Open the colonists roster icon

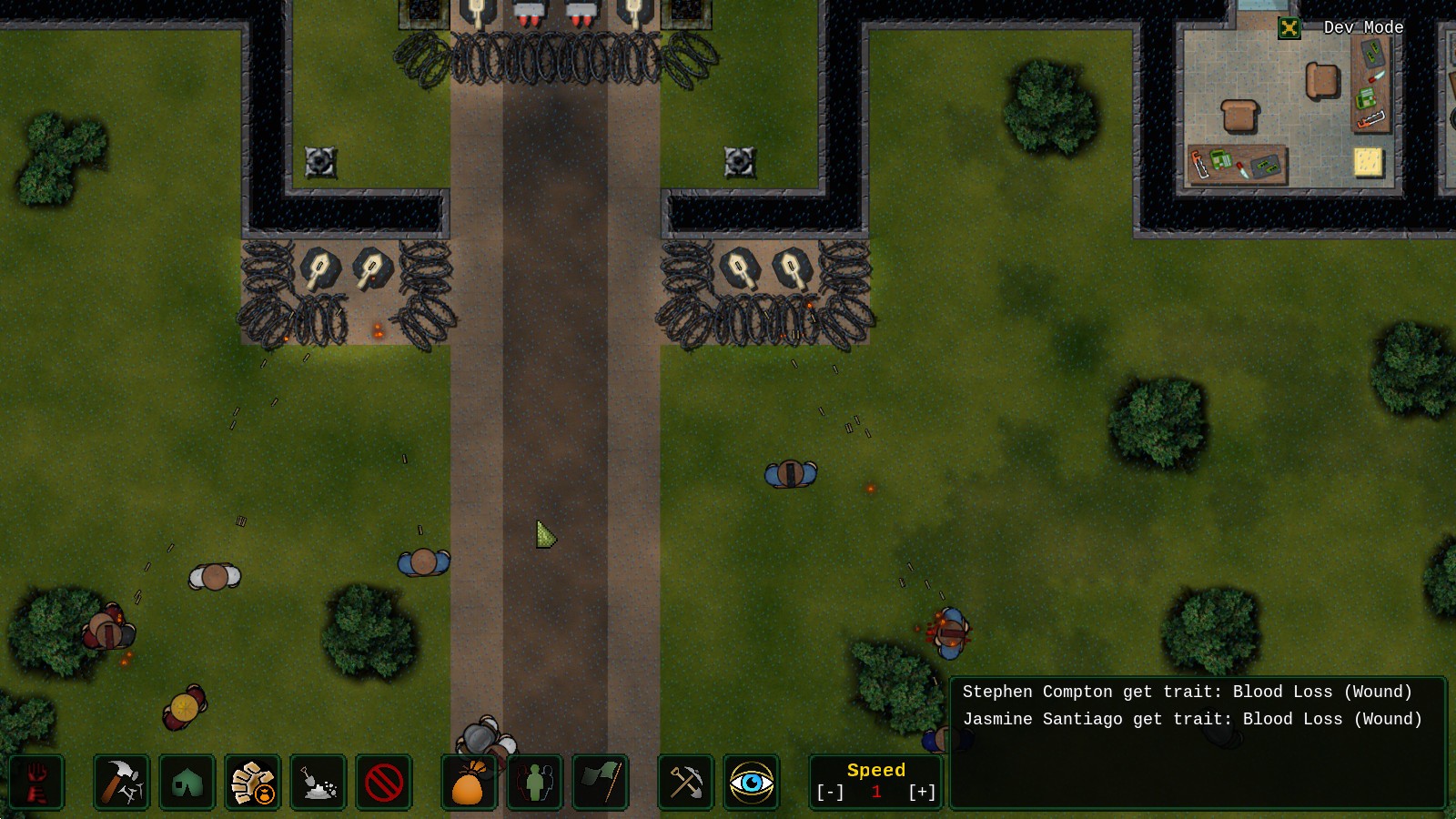[x=534, y=781]
